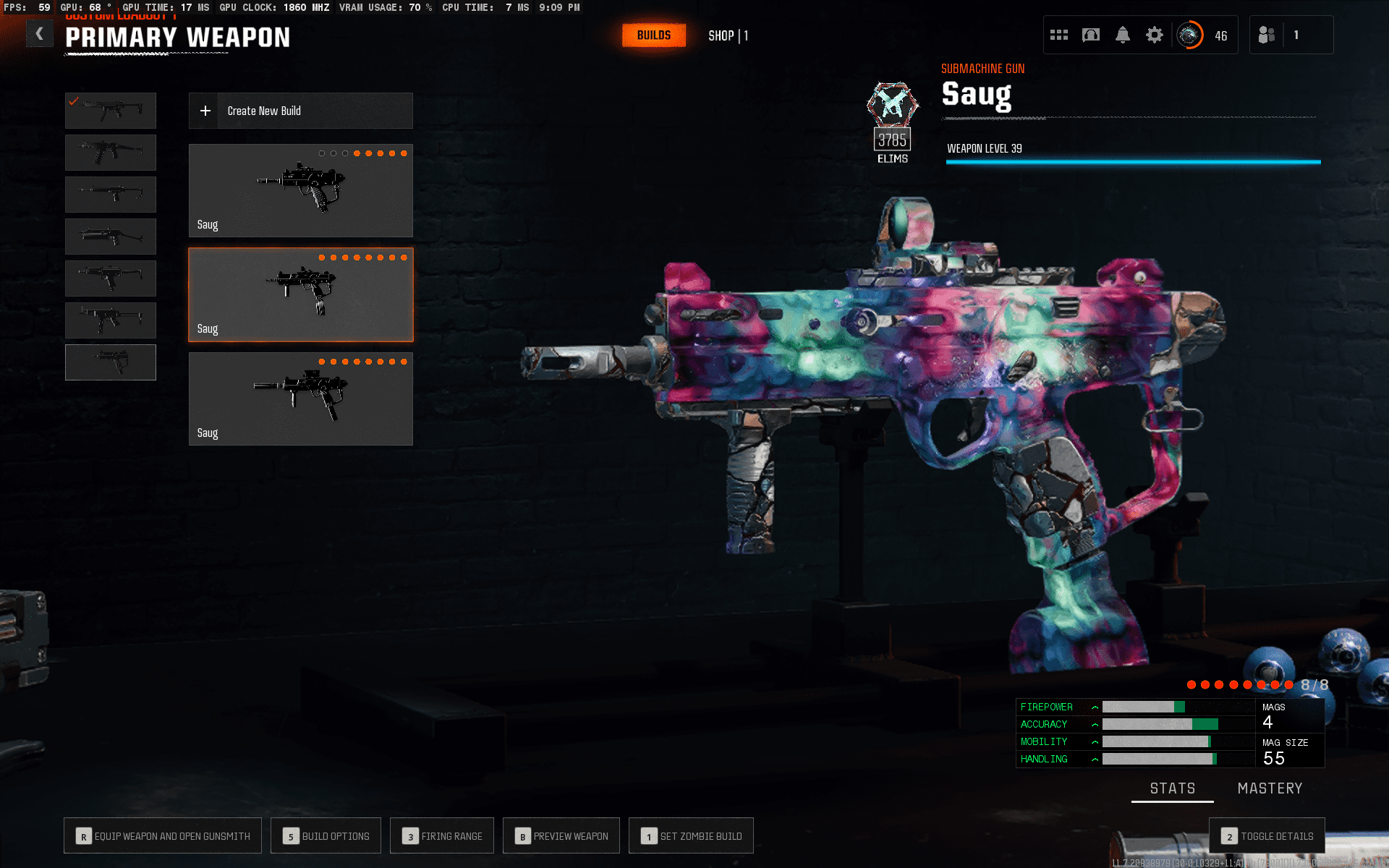Open Build Options
Screen dimensions: 1389x868
(326, 836)
